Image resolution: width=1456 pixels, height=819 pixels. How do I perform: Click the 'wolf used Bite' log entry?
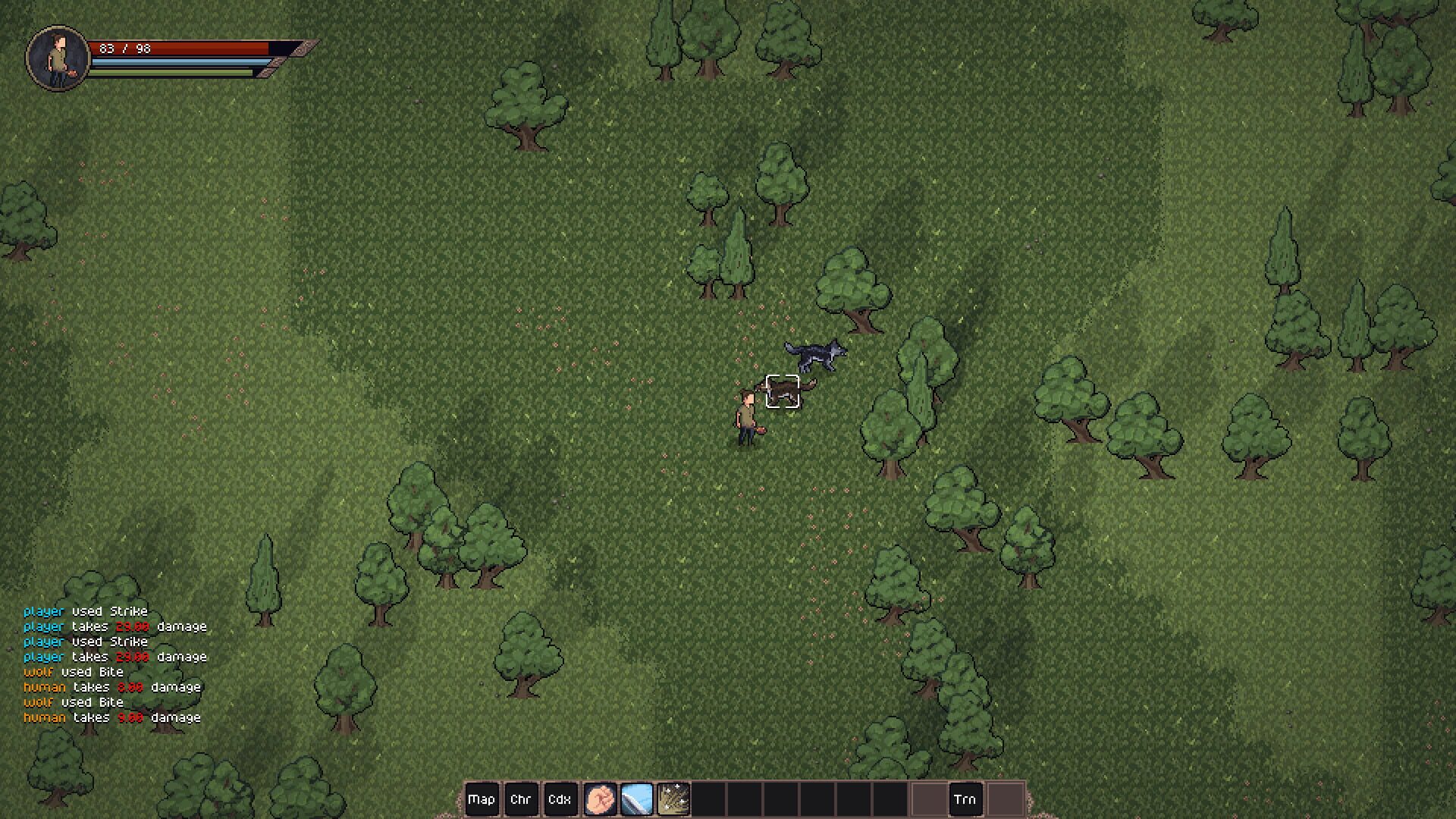[72, 672]
